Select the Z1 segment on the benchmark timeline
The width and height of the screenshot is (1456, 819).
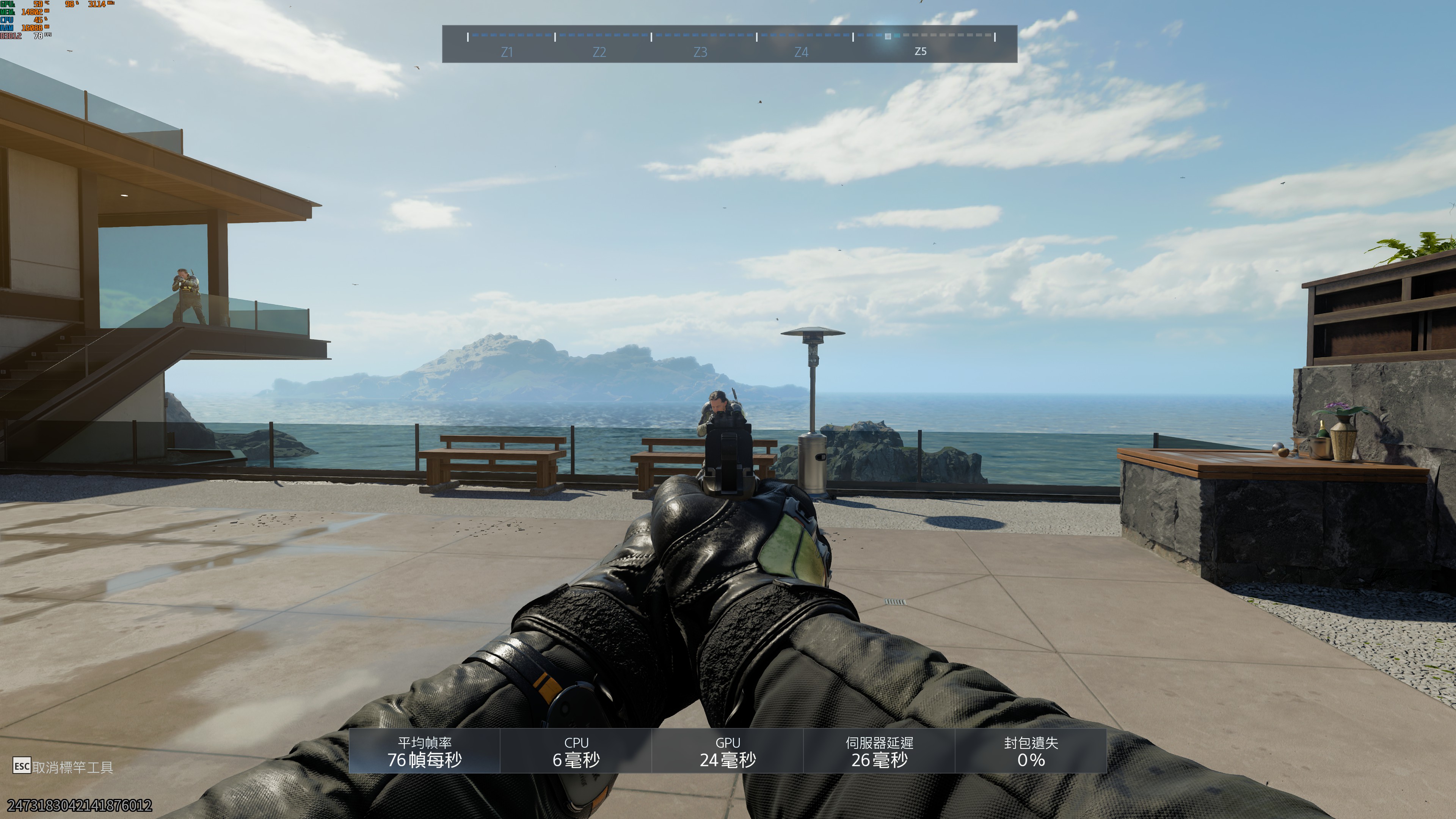(507, 52)
